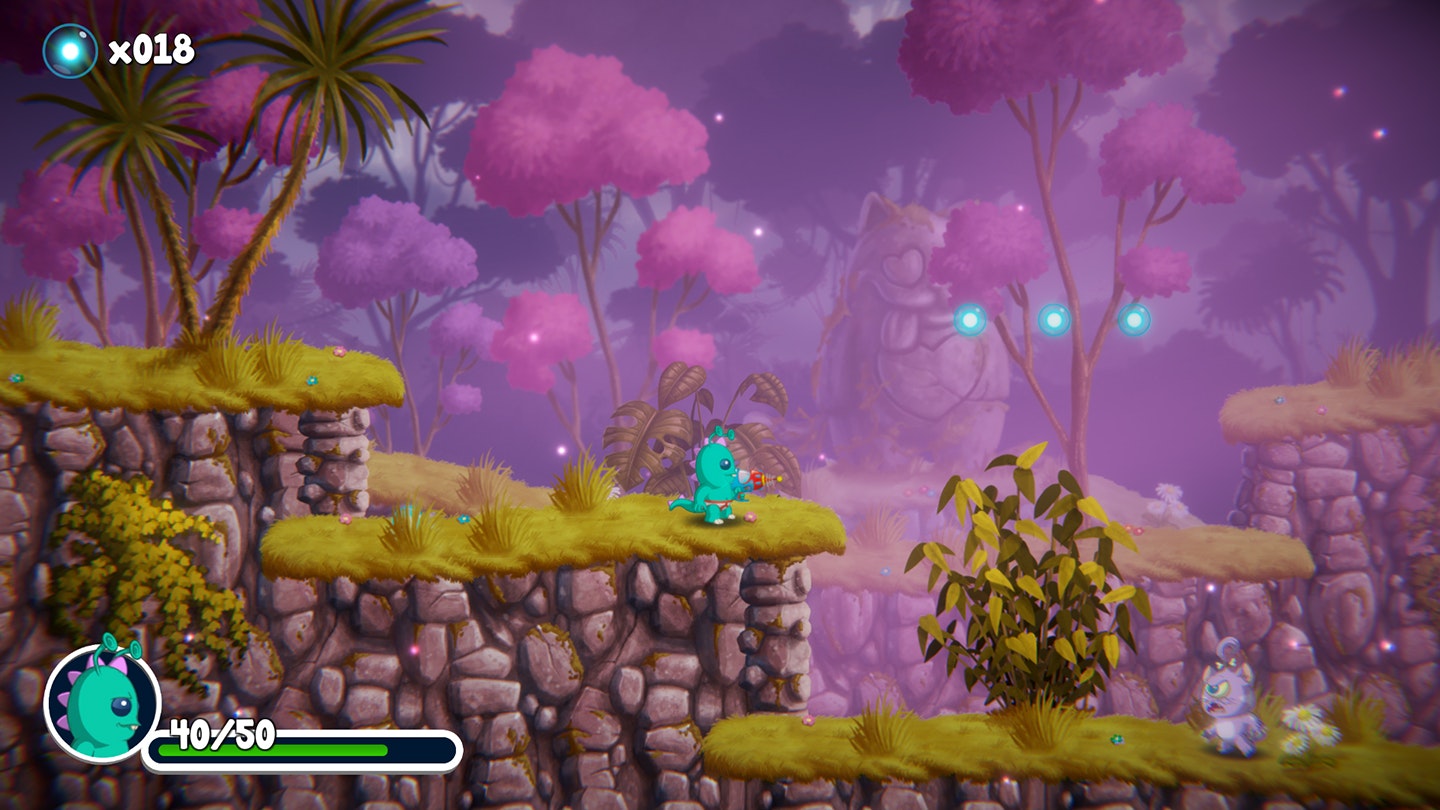Click the 40/50 health number label

pyautogui.click(x=222, y=732)
